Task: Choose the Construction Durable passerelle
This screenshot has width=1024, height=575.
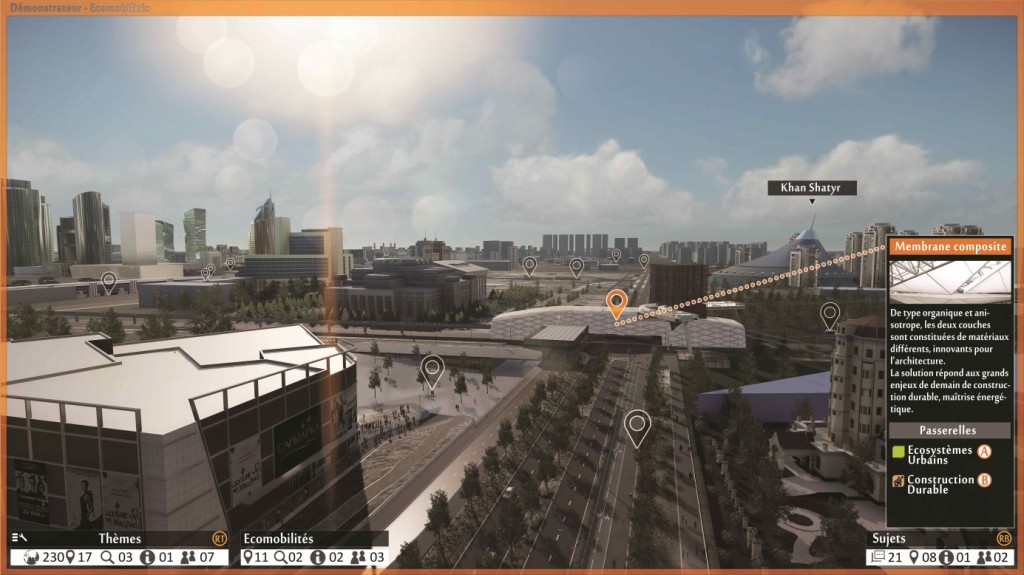Action: [x=941, y=484]
